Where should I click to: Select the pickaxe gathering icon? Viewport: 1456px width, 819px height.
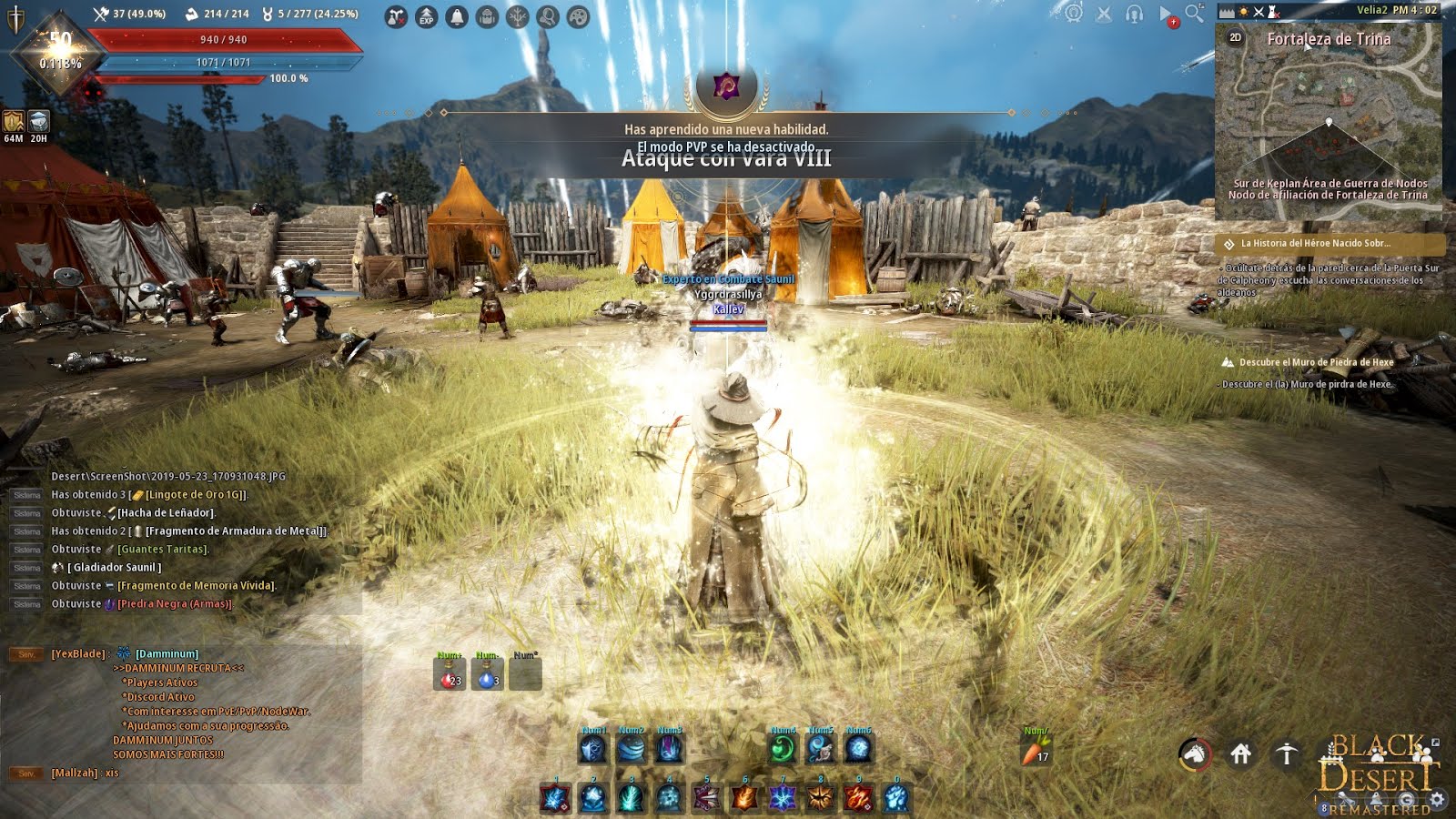pos(1286,754)
